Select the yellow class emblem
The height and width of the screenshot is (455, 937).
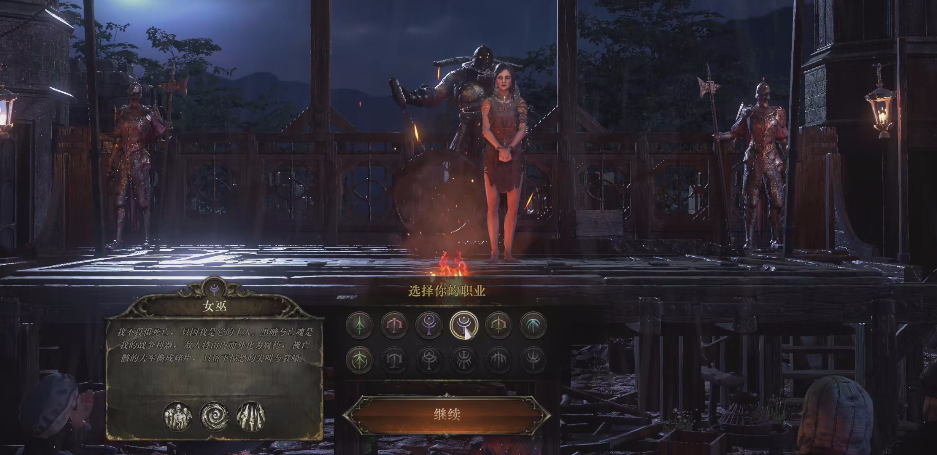click(x=498, y=325)
